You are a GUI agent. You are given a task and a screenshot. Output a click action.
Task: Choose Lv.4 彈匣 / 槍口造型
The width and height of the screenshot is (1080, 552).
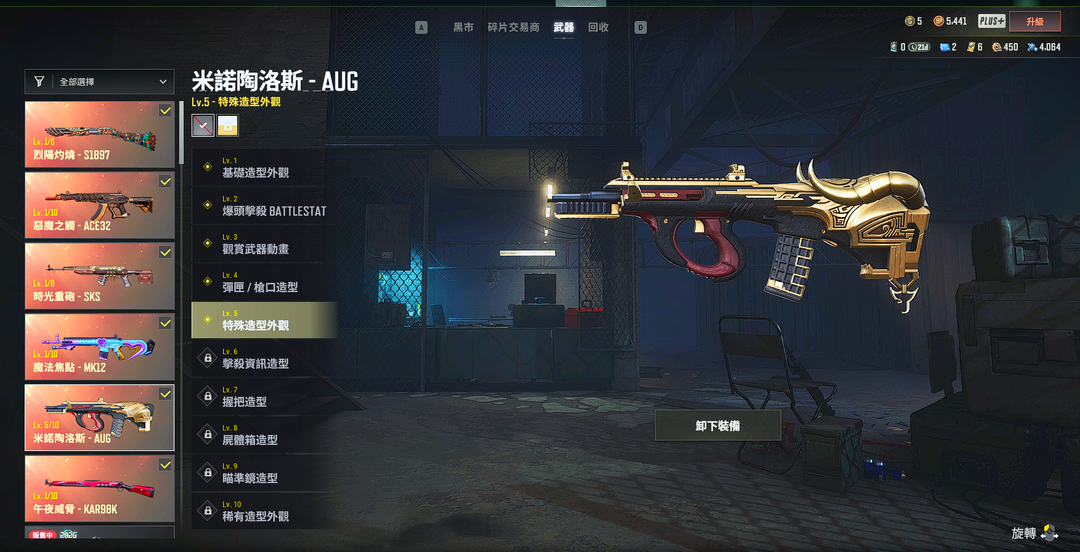264,283
